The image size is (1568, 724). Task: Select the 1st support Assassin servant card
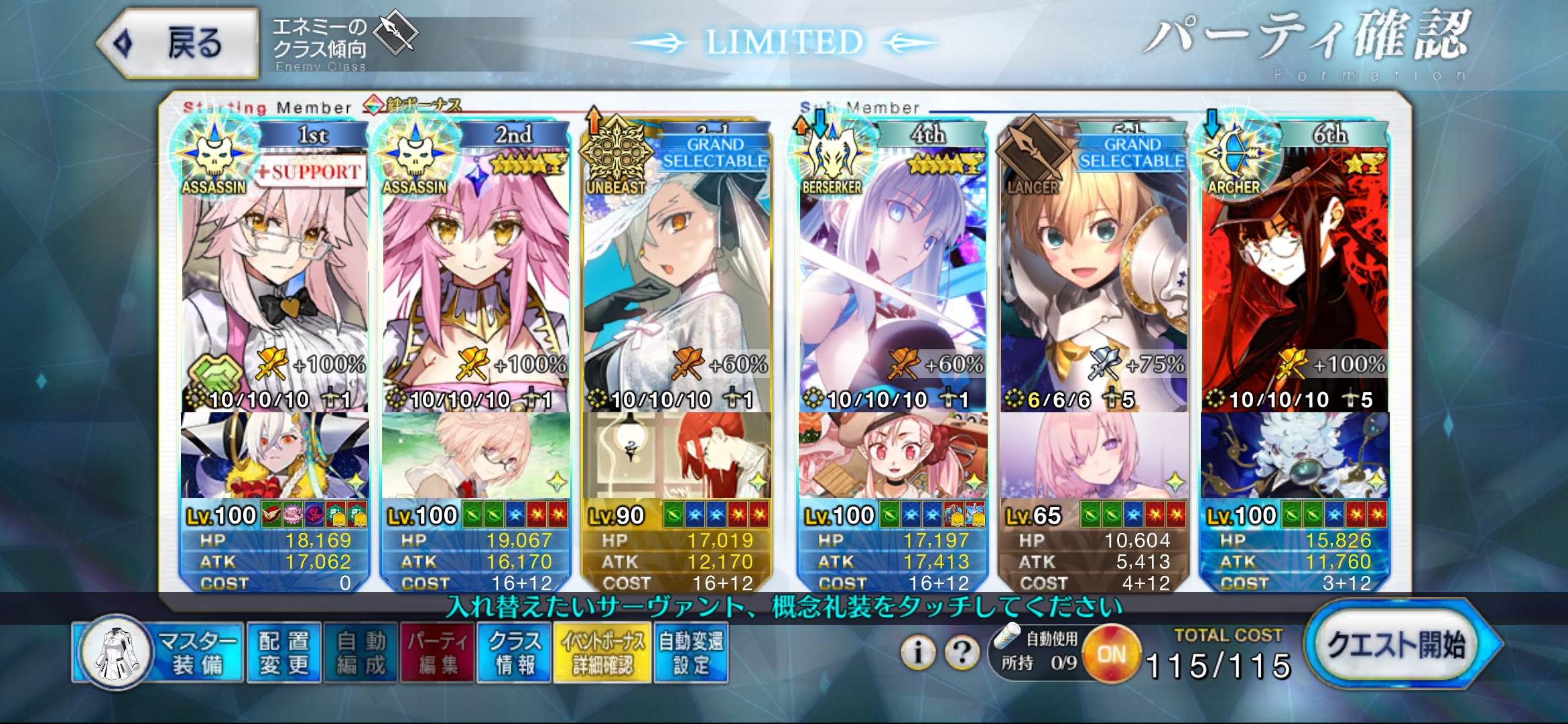(x=275, y=282)
